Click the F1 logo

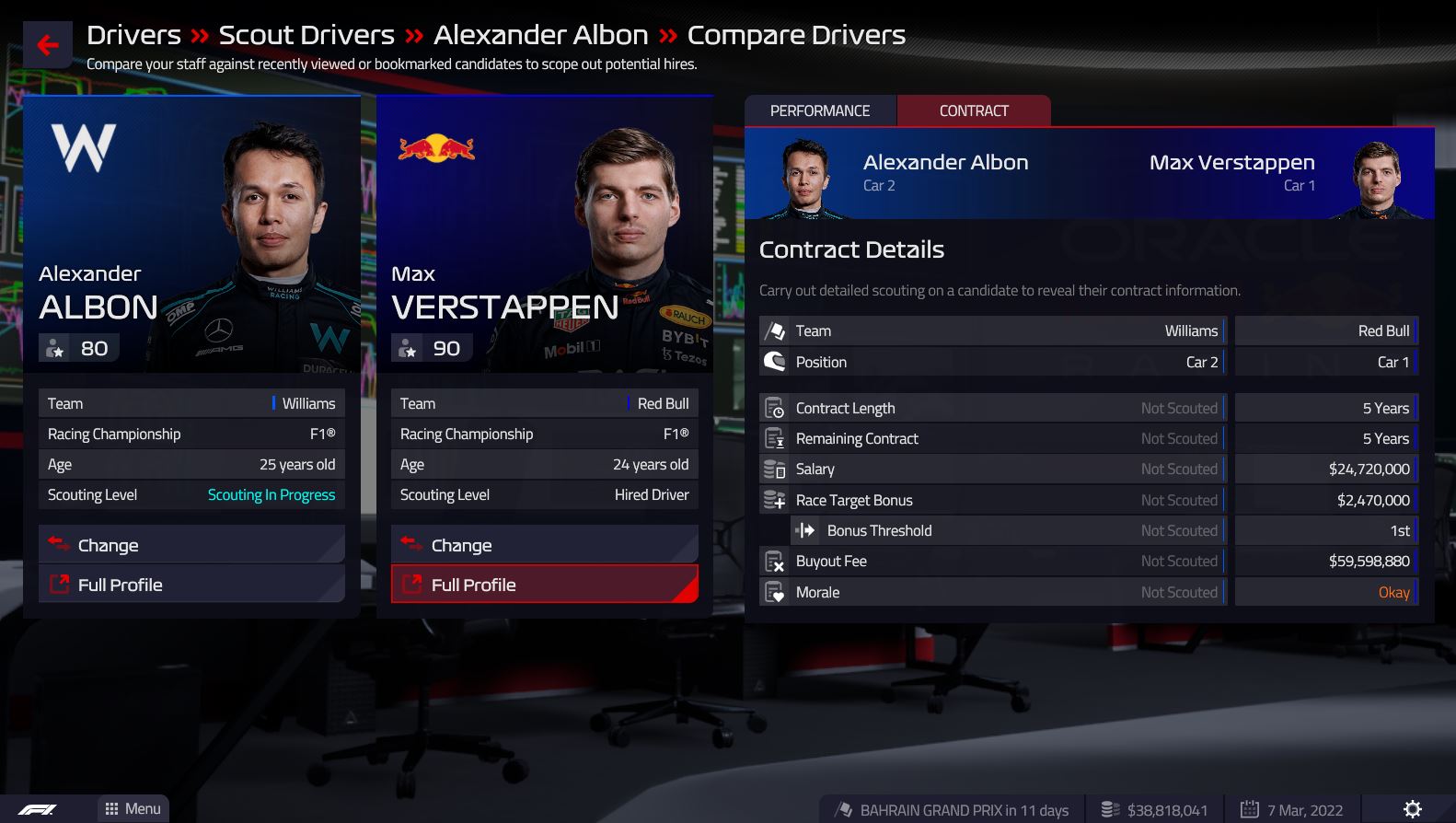coord(38,809)
